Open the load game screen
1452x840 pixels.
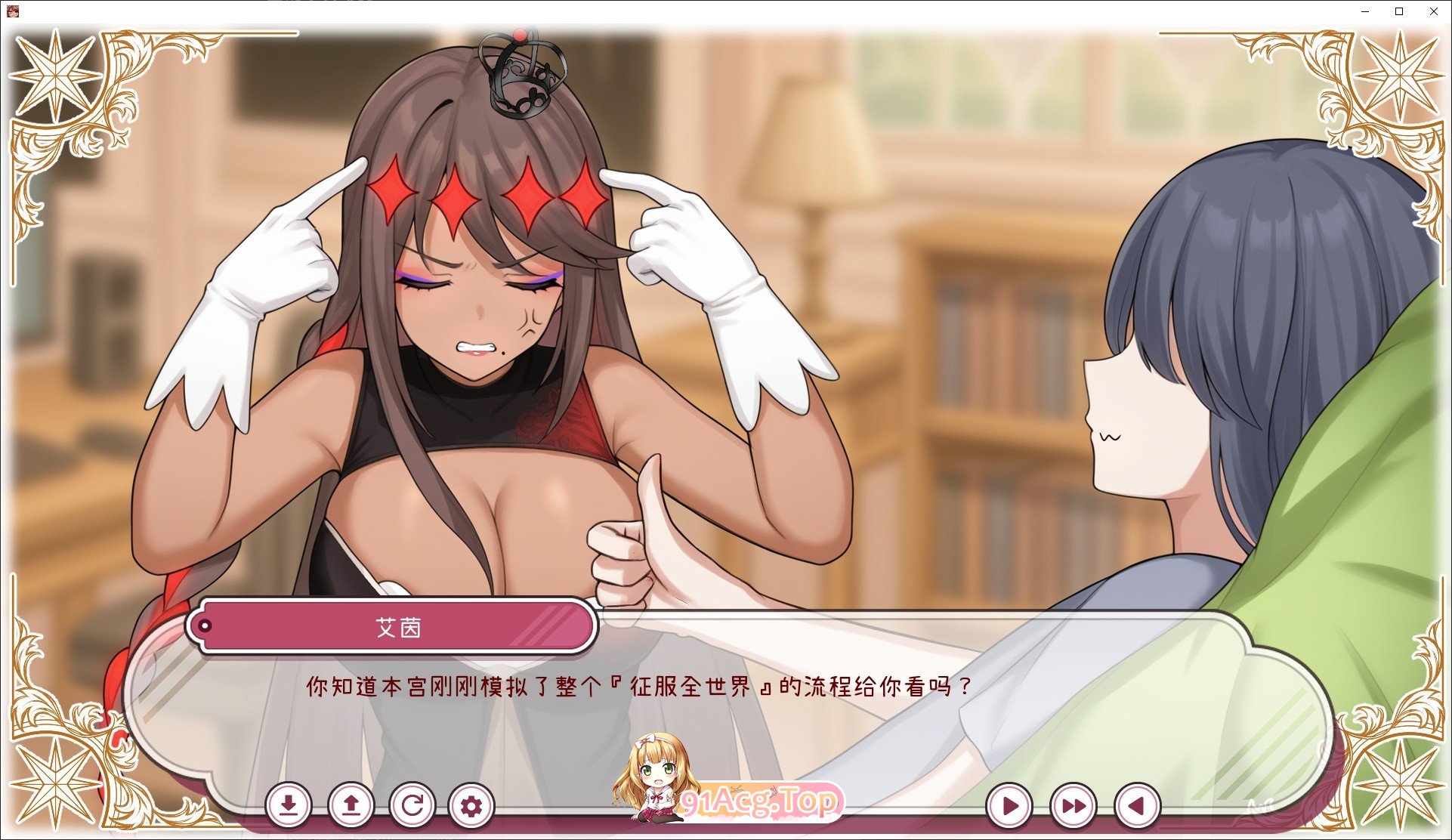coord(352,806)
